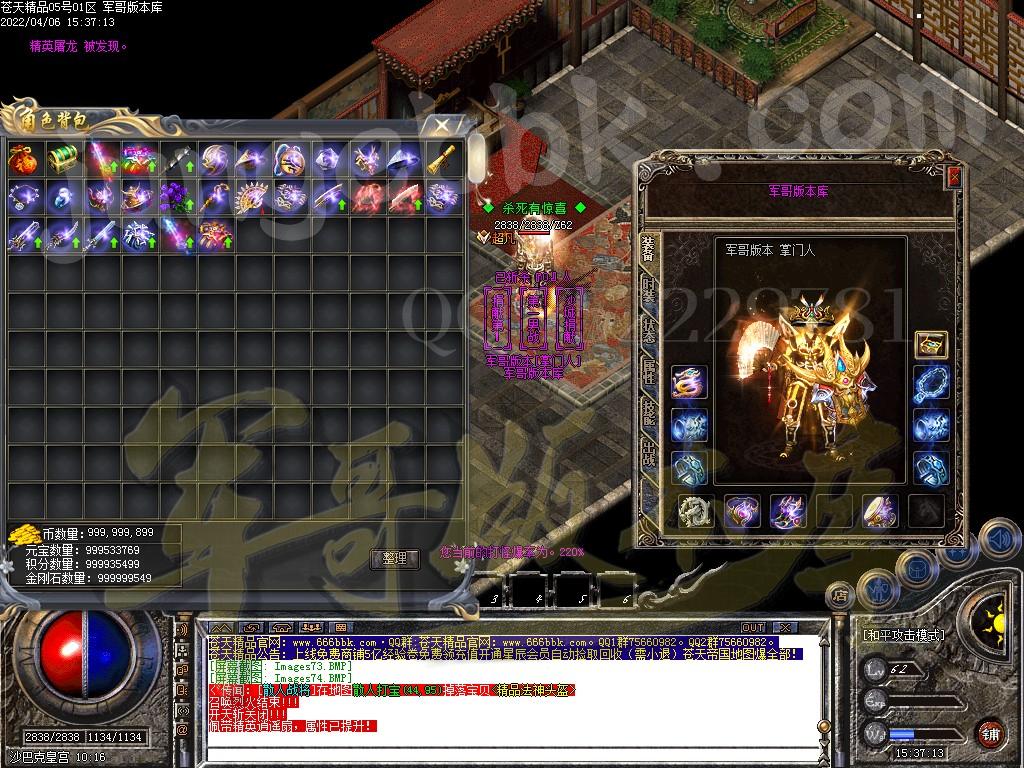
Task: Show the 属性 attributes tab
Action: [x=649, y=372]
